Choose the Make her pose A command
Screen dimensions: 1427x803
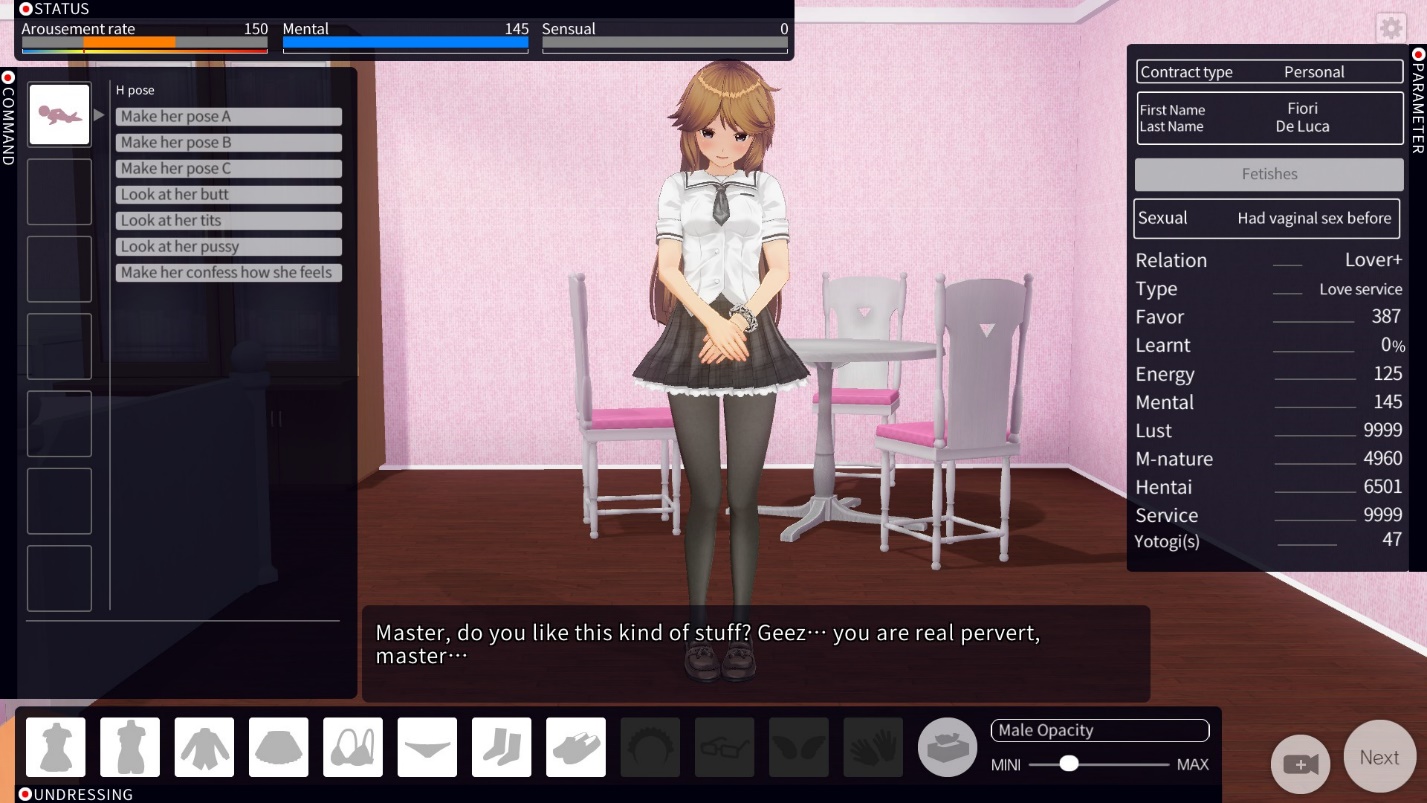(228, 117)
